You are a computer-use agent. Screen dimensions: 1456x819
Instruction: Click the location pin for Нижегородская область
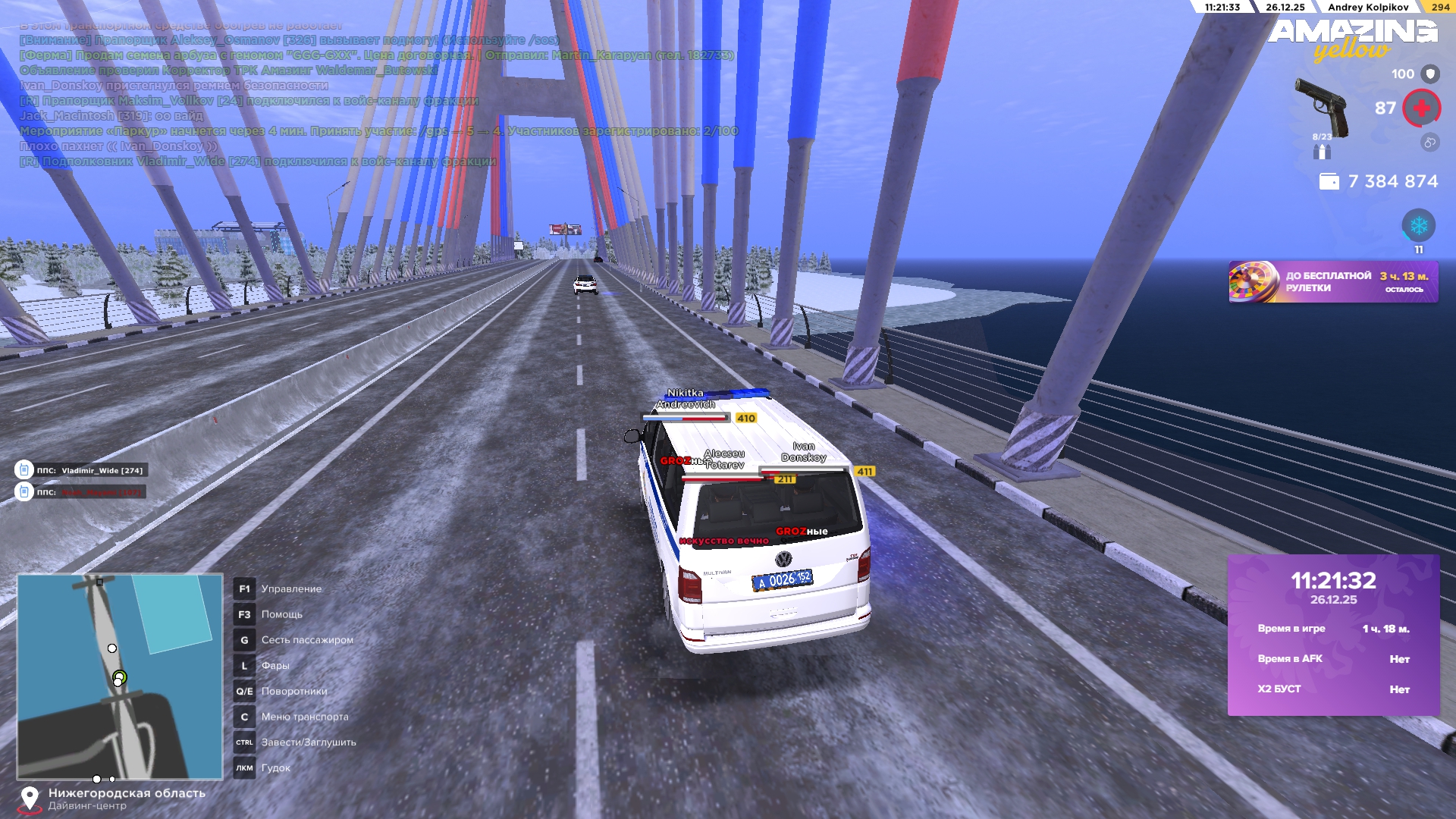click(30, 798)
